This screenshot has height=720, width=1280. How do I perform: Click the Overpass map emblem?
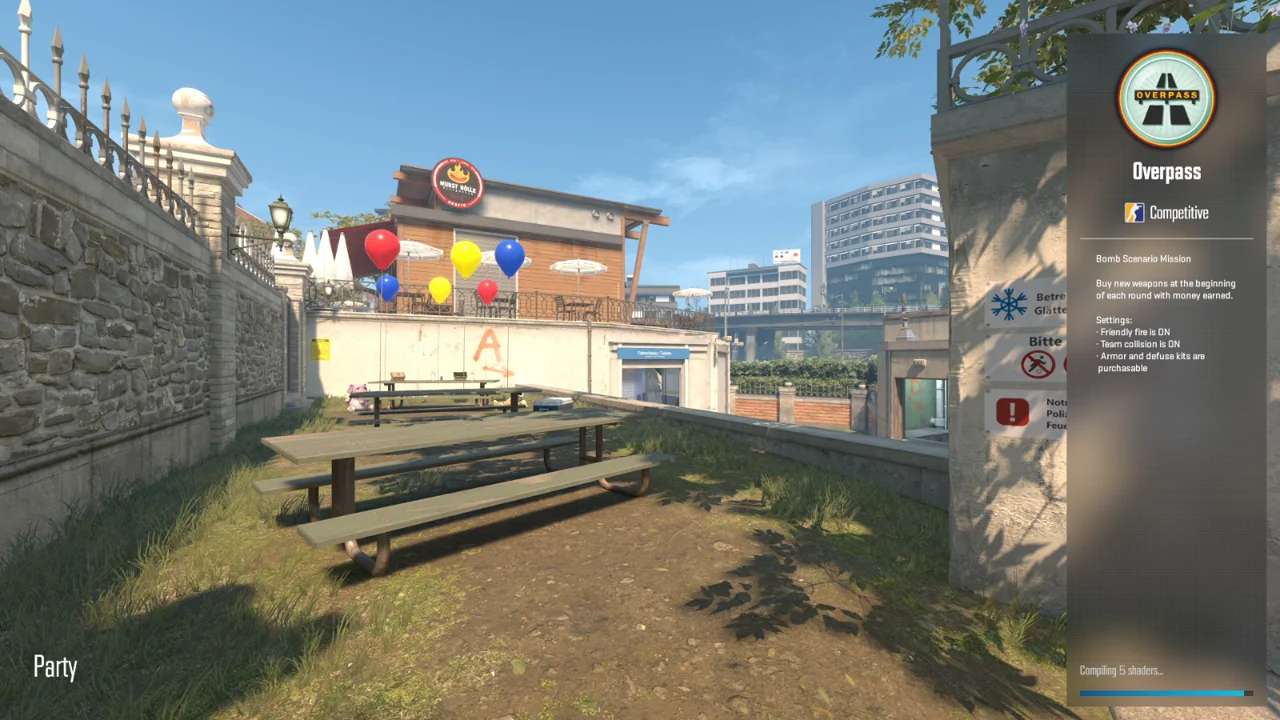click(1166, 99)
